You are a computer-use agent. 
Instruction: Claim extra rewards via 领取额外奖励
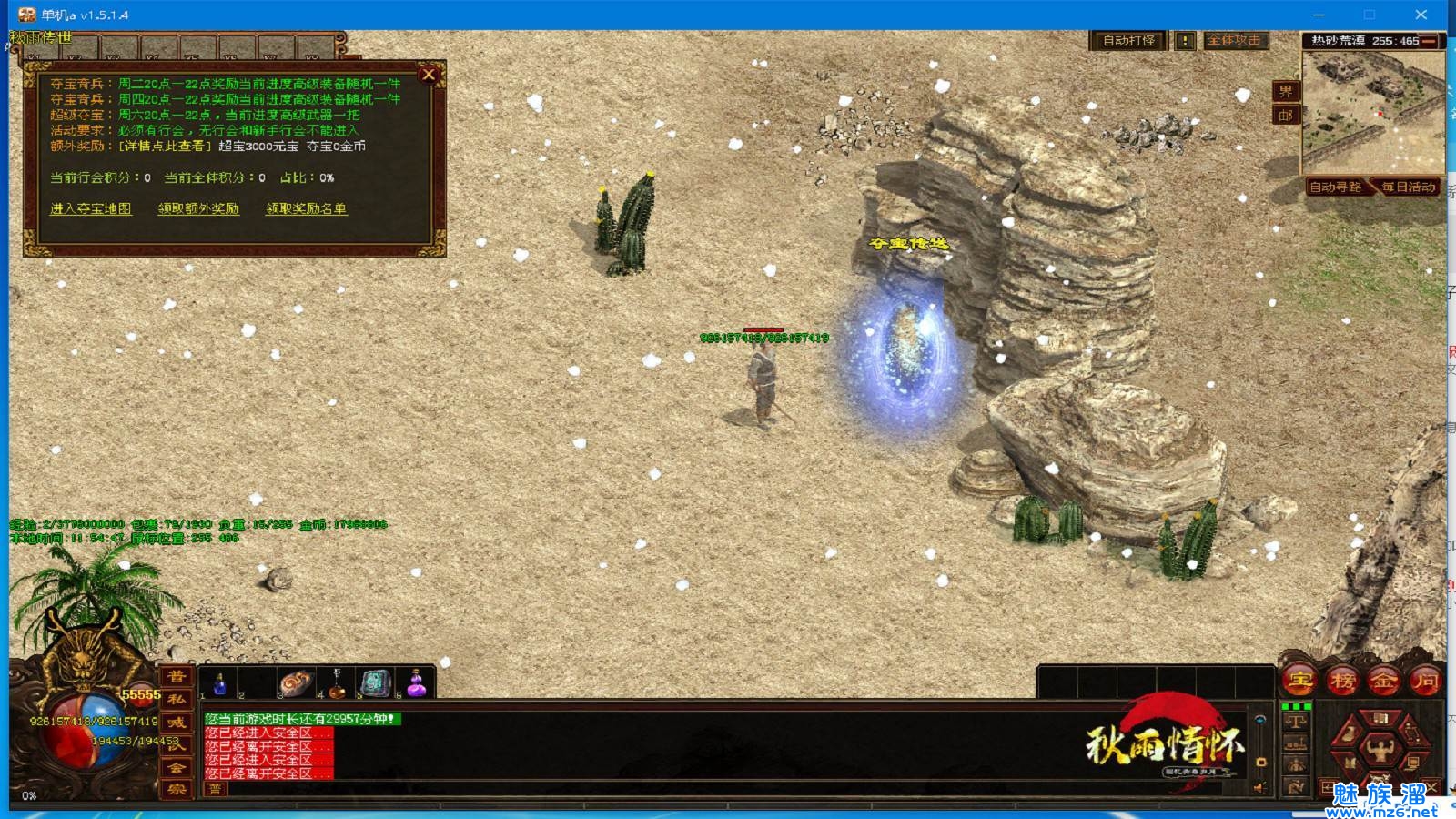coord(198,208)
